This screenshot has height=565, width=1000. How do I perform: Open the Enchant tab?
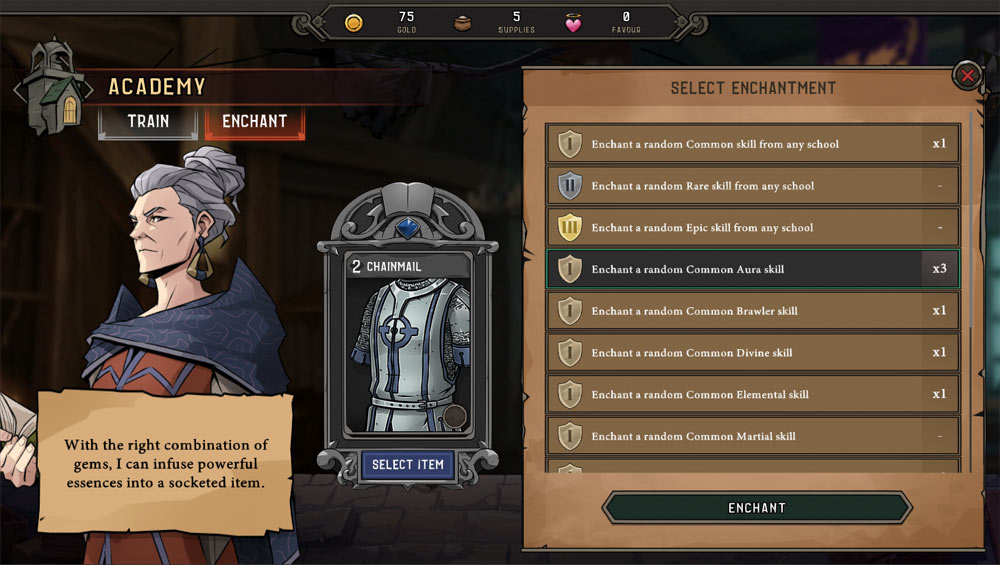coord(254,122)
